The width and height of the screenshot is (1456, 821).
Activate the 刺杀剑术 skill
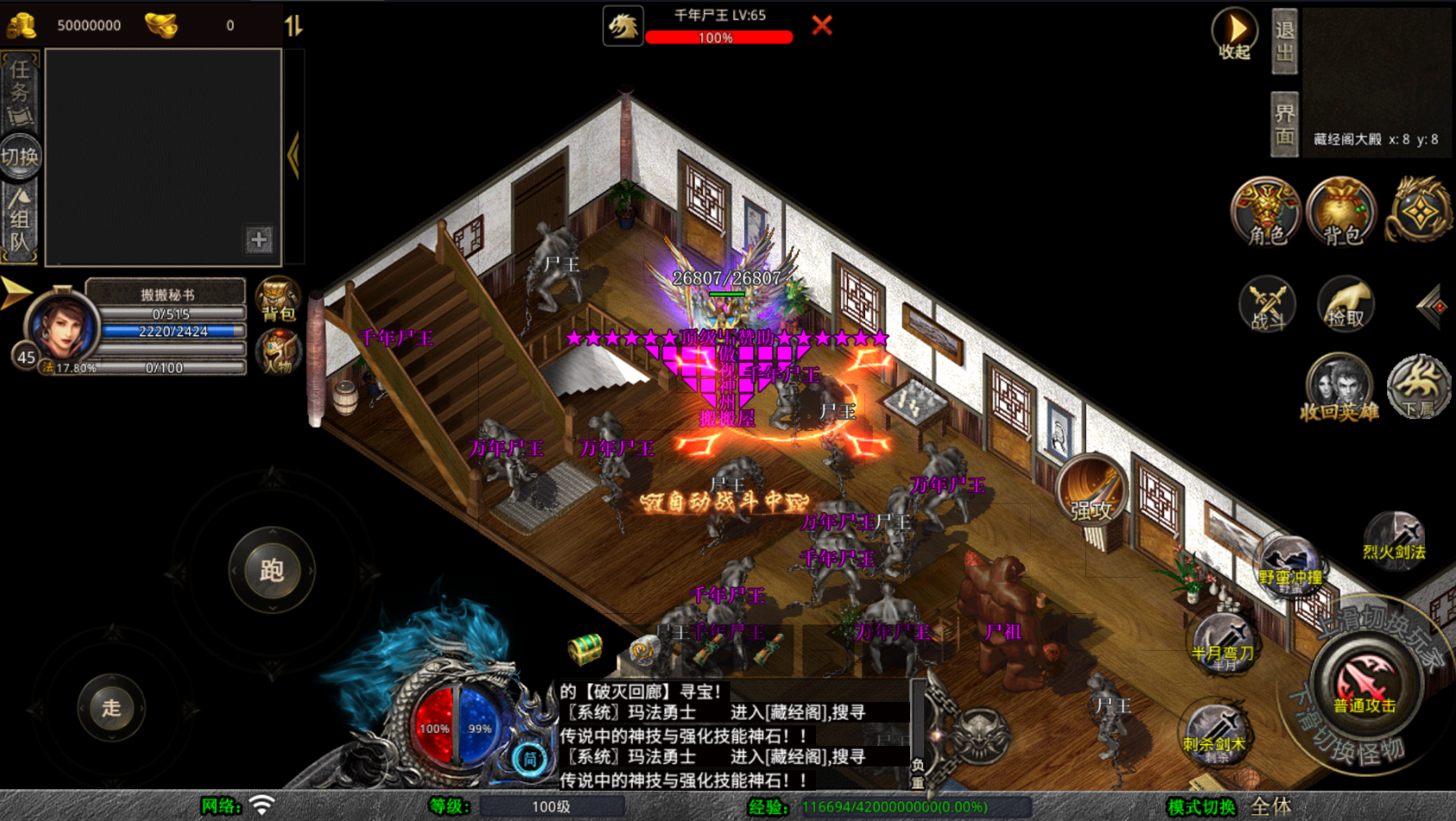(x=1214, y=733)
